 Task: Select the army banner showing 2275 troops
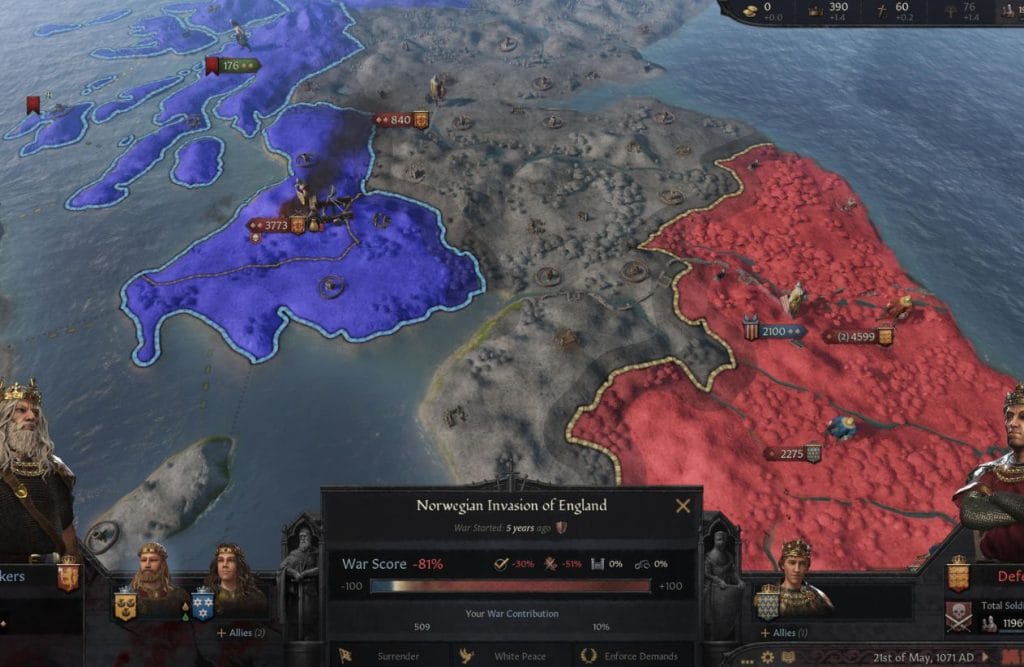point(793,454)
